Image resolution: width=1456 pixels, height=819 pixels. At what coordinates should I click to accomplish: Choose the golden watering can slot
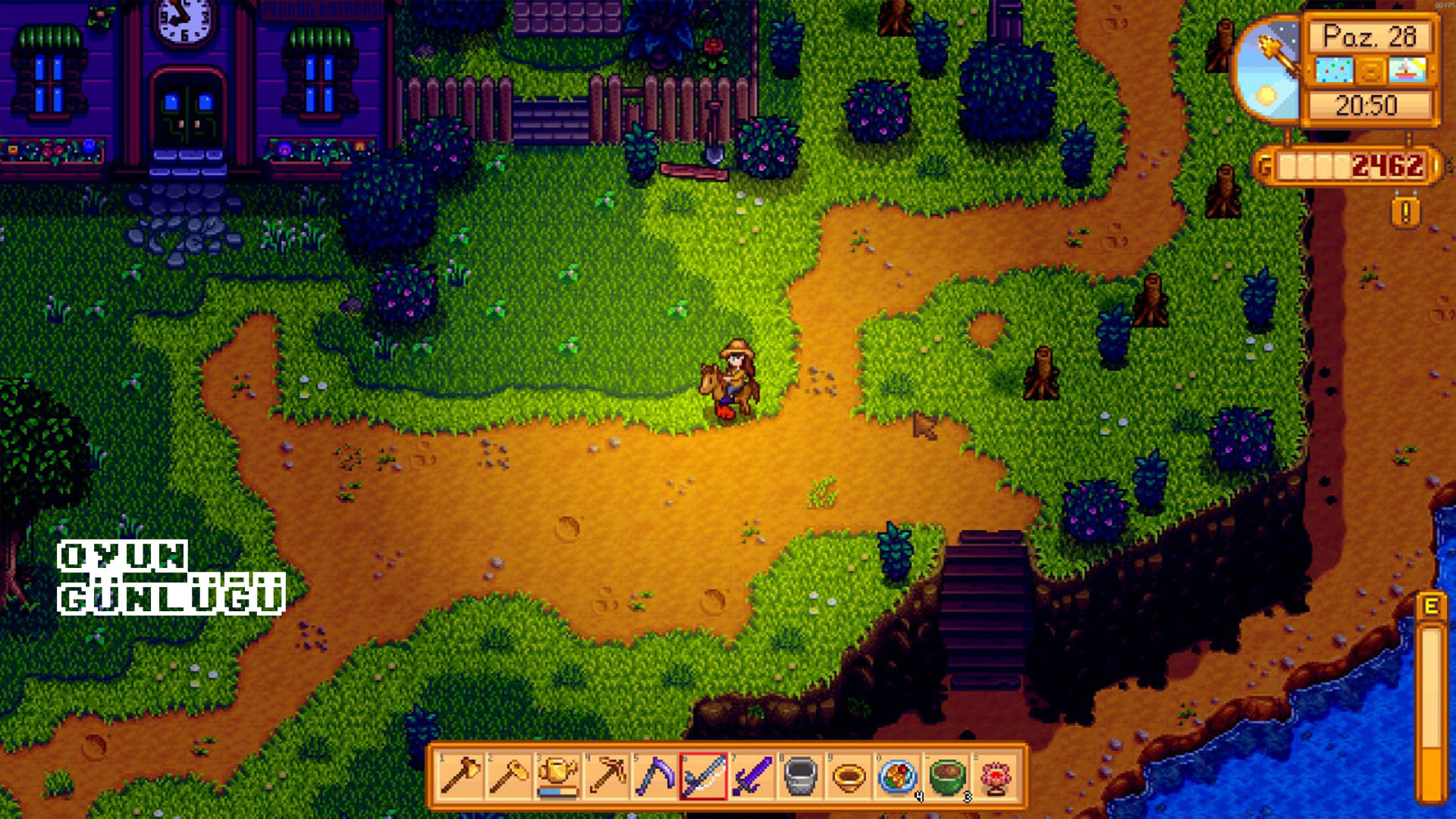coord(557,777)
